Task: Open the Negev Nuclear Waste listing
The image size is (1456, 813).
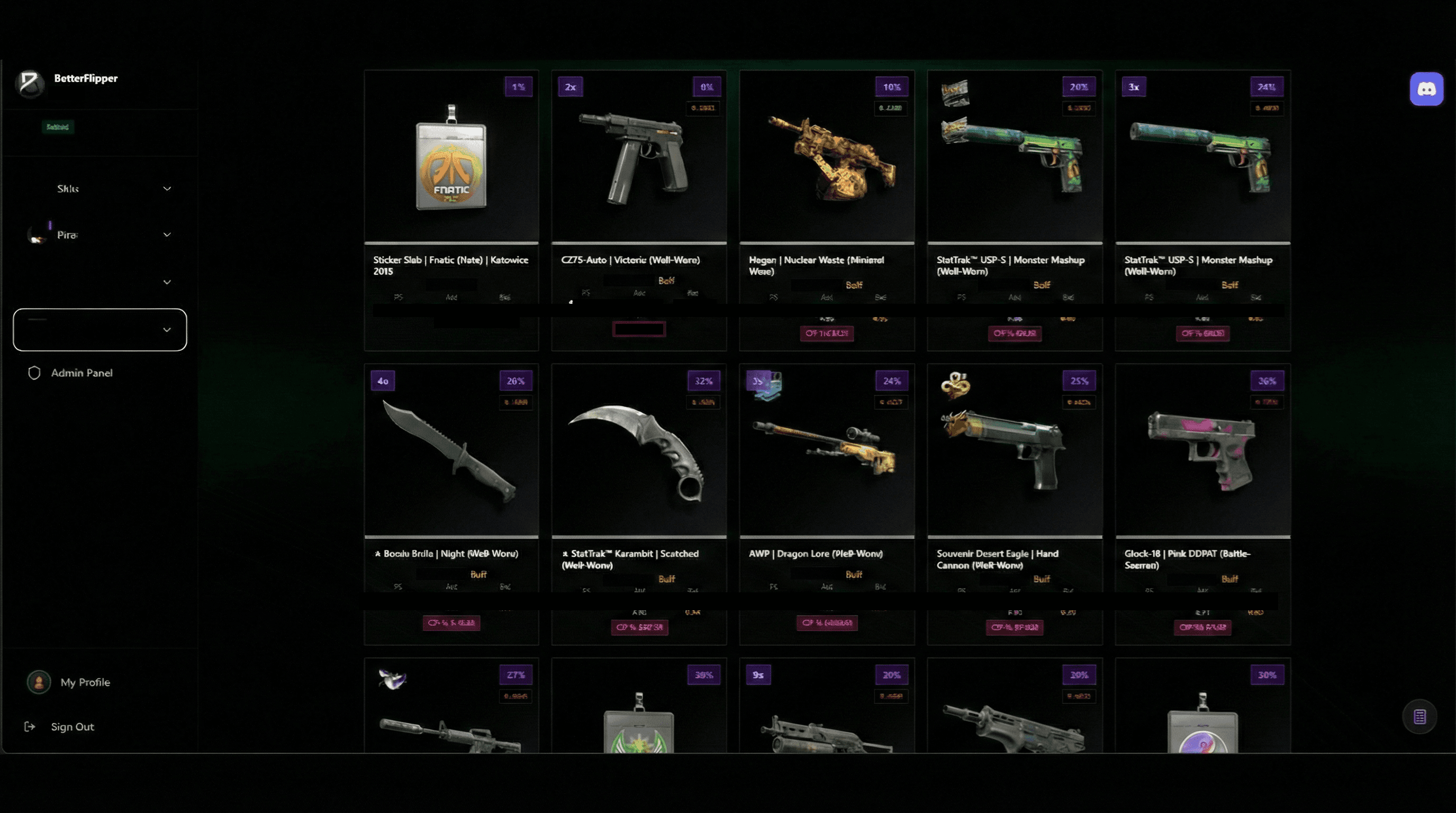Action: (826, 158)
